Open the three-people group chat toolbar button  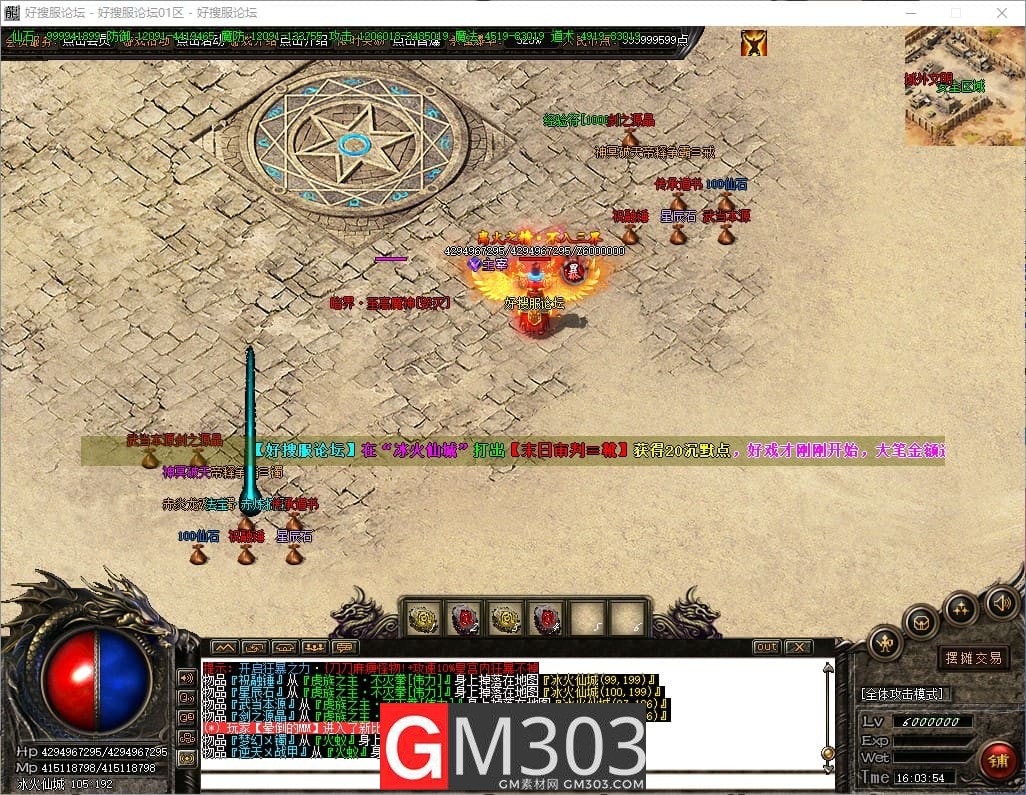(314, 647)
